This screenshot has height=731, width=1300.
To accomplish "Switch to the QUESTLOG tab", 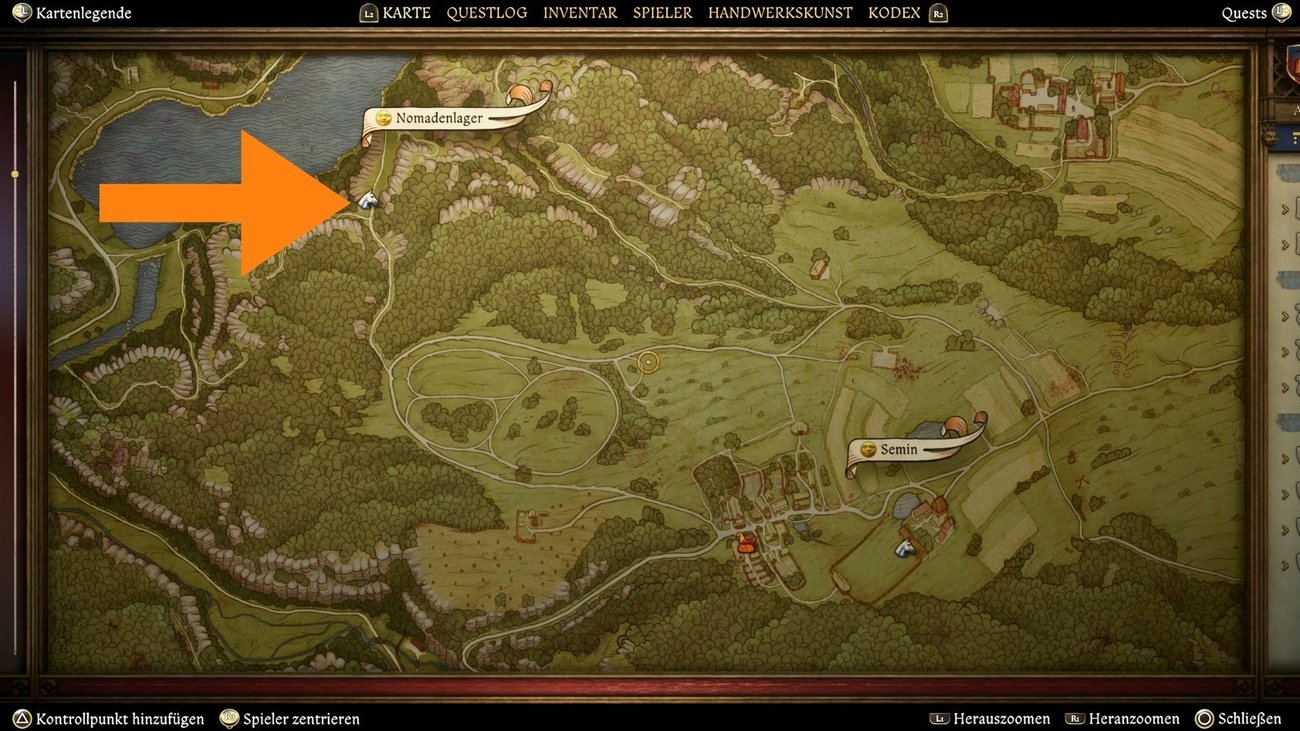I will pos(487,13).
